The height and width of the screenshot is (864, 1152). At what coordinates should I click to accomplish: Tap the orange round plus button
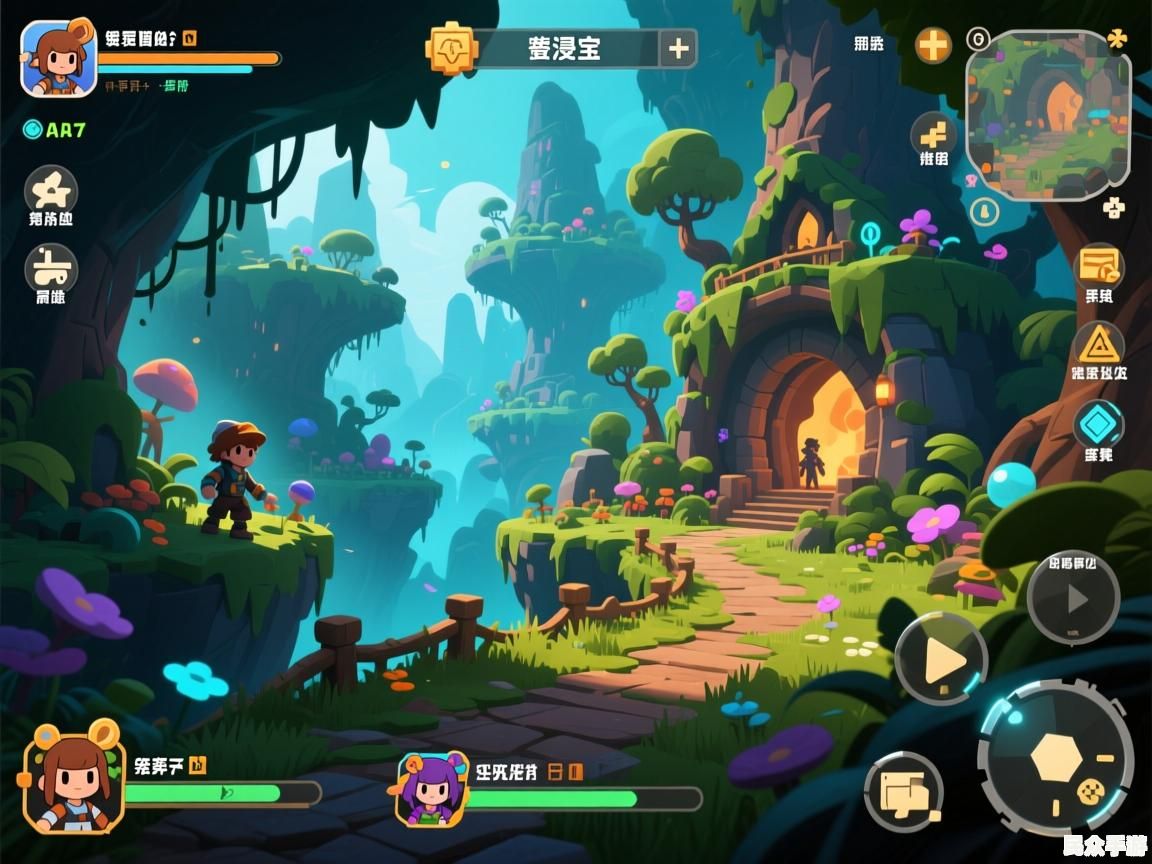[933, 45]
